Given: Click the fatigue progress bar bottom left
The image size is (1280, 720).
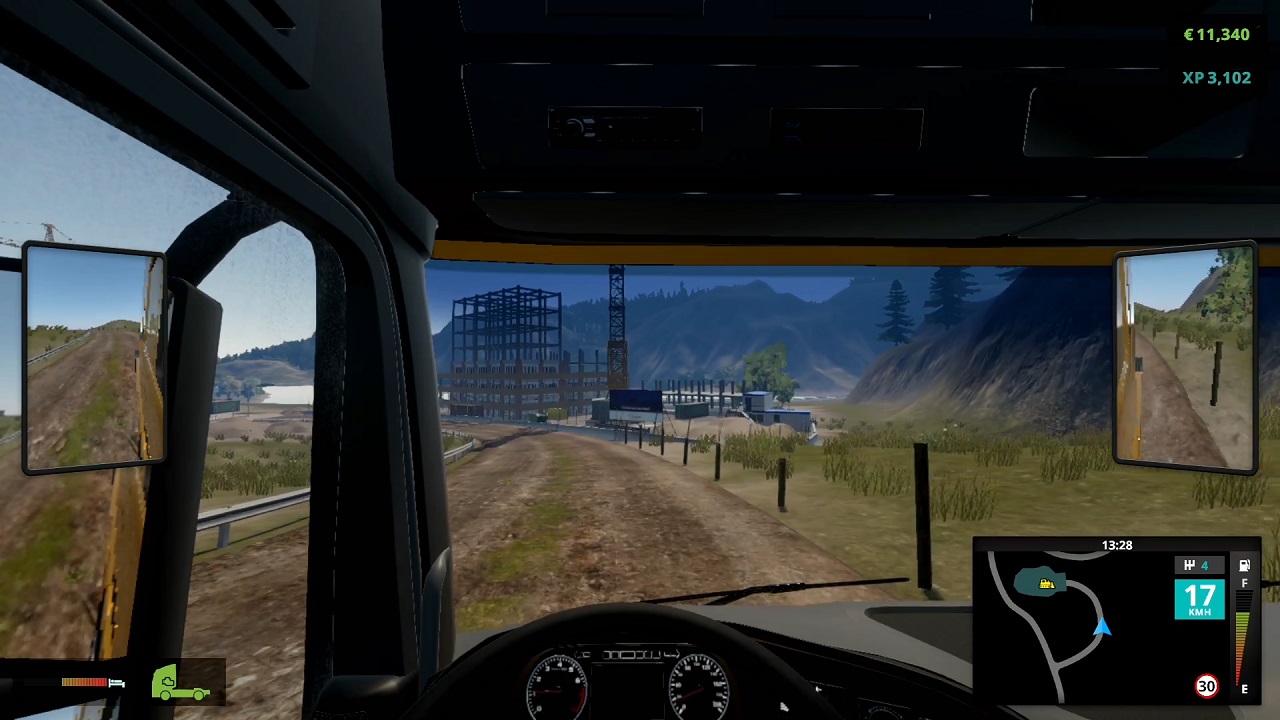Looking at the screenshot, I should click(x=84, y=682).
